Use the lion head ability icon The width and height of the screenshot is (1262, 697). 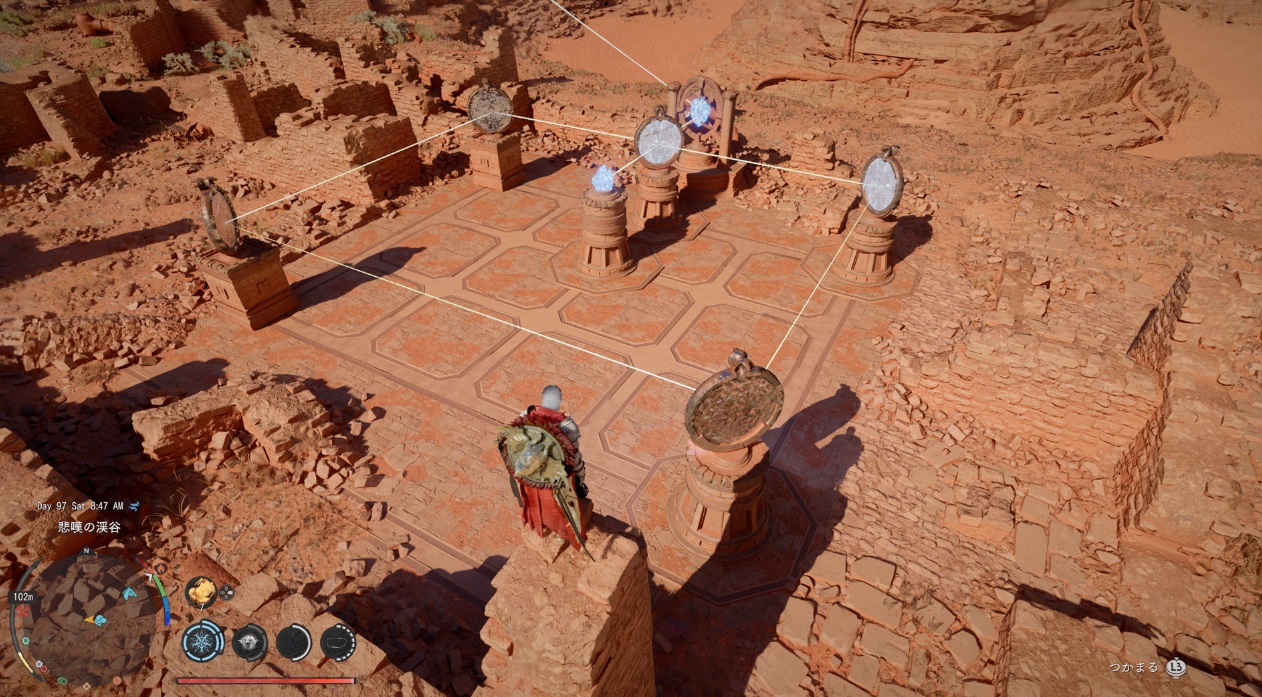click(x=249, y=641)
